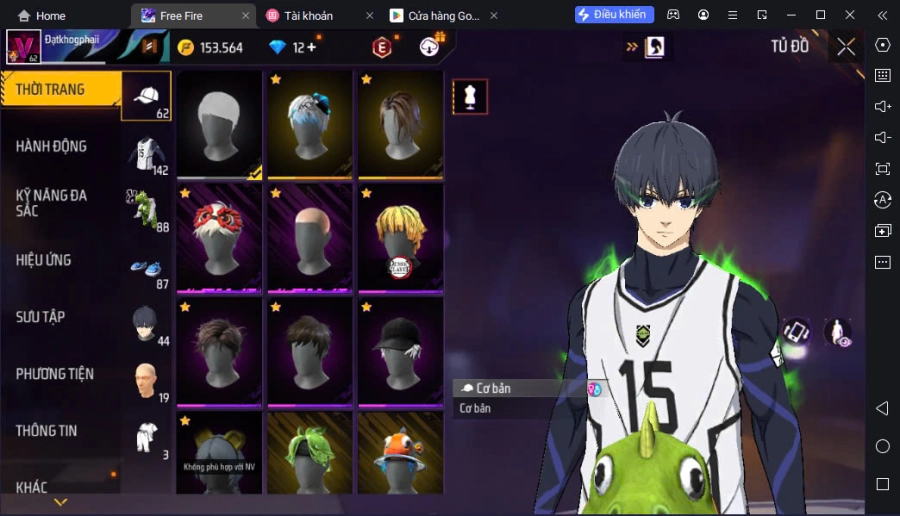
Task: Equip the black cap with white hair
Action: (400, 350)
